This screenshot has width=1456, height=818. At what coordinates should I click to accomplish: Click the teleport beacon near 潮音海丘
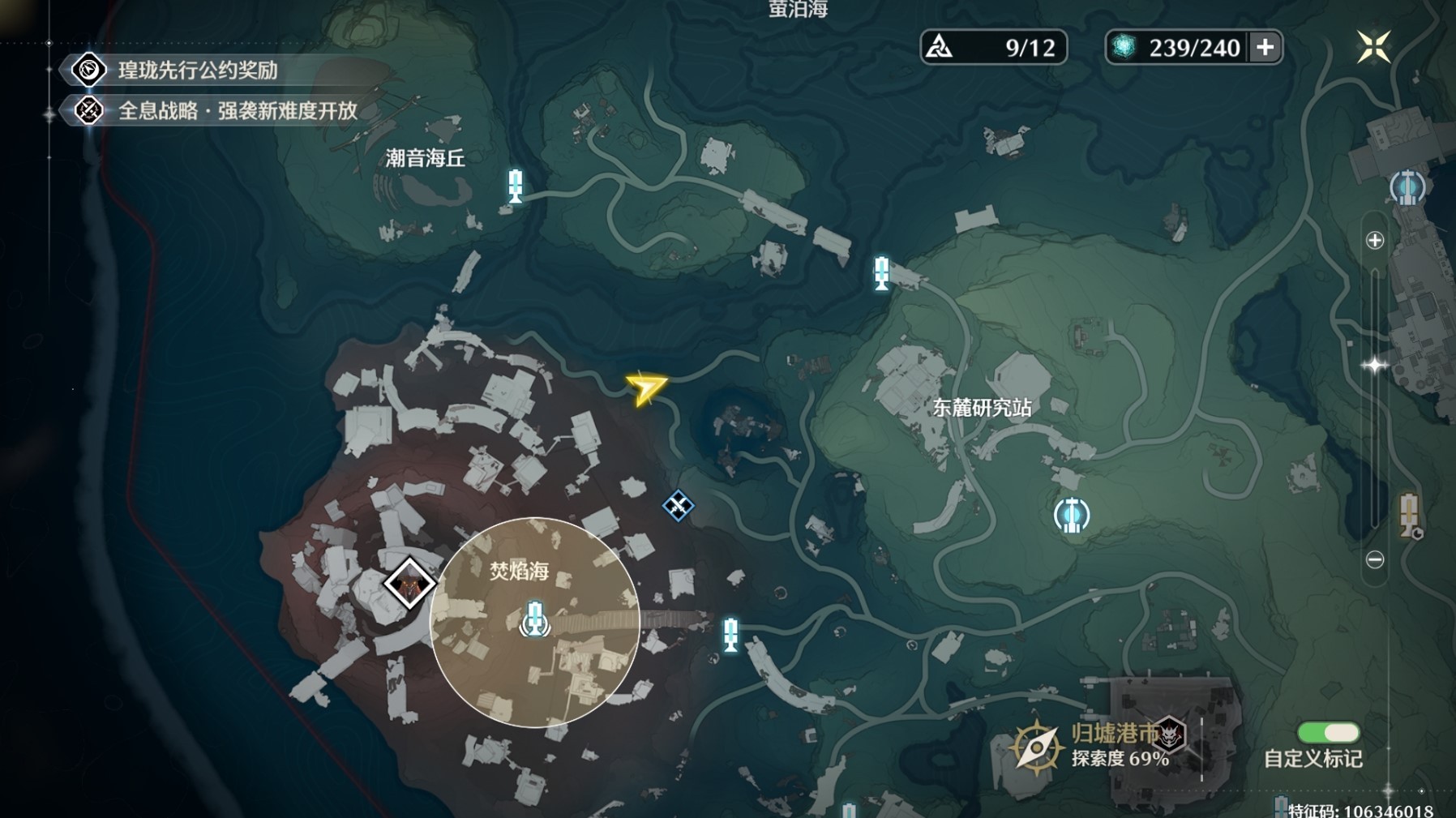coord(513,186)
